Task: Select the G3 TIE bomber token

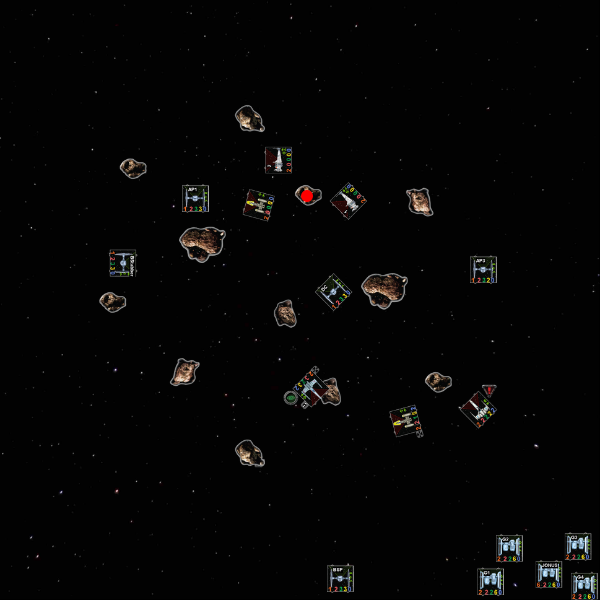Action: [578, 546]
